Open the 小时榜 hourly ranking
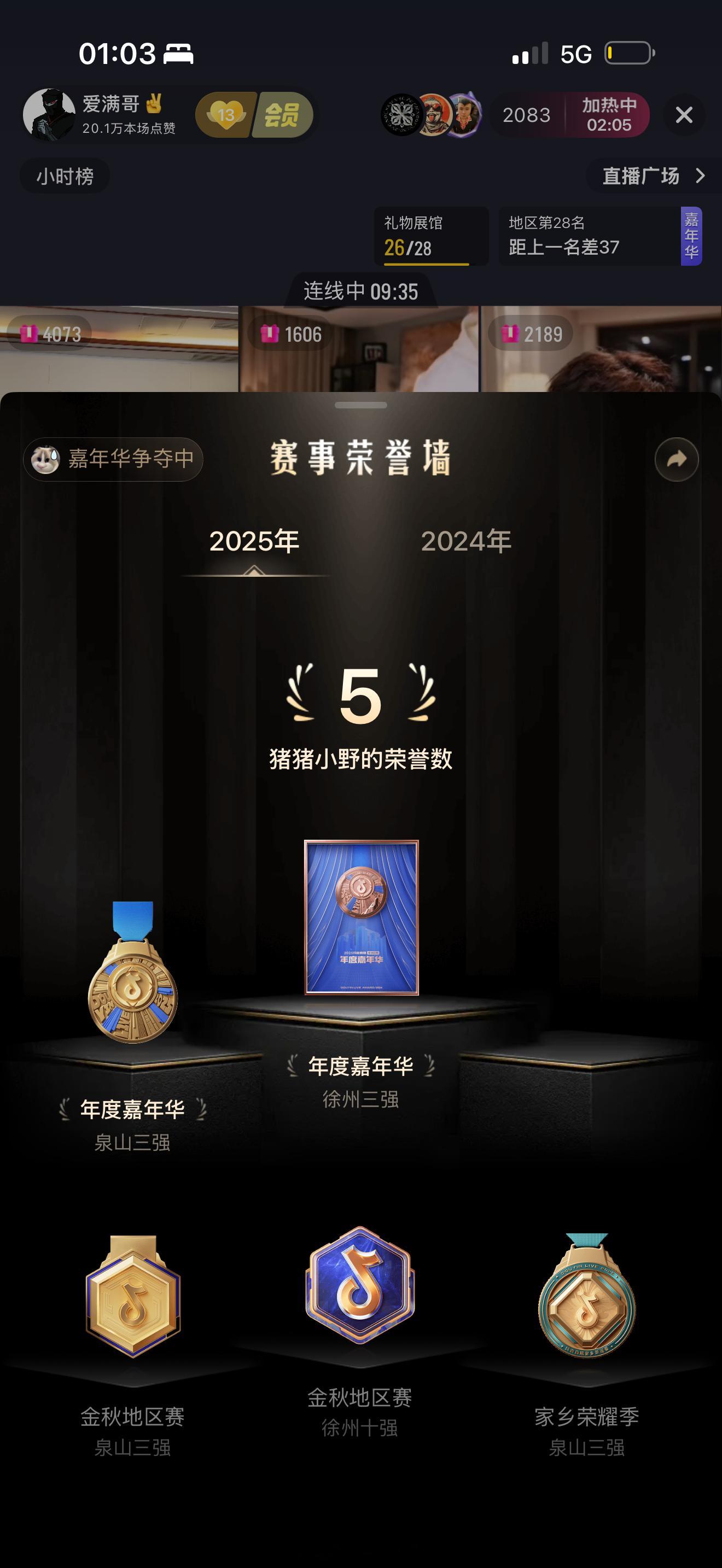 [63, 176]
